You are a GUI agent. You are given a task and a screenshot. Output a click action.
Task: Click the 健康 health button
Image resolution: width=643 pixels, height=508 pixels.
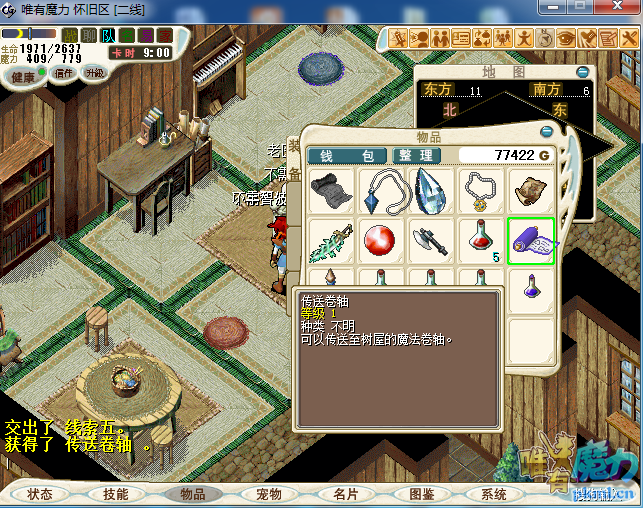point(22,76)
